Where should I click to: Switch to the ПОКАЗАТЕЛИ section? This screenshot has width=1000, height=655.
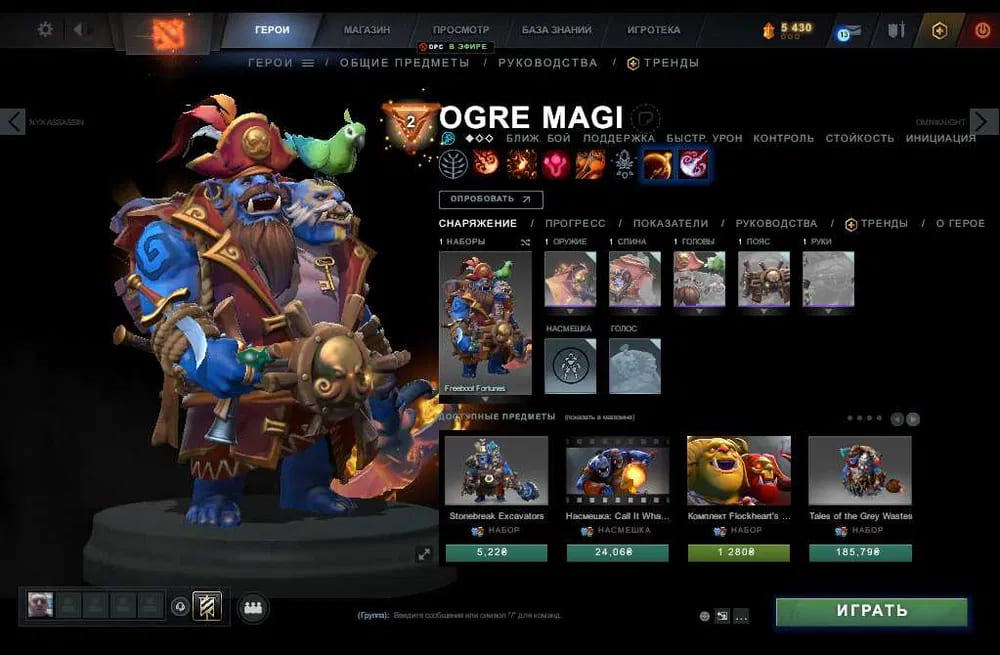(670, 224)
